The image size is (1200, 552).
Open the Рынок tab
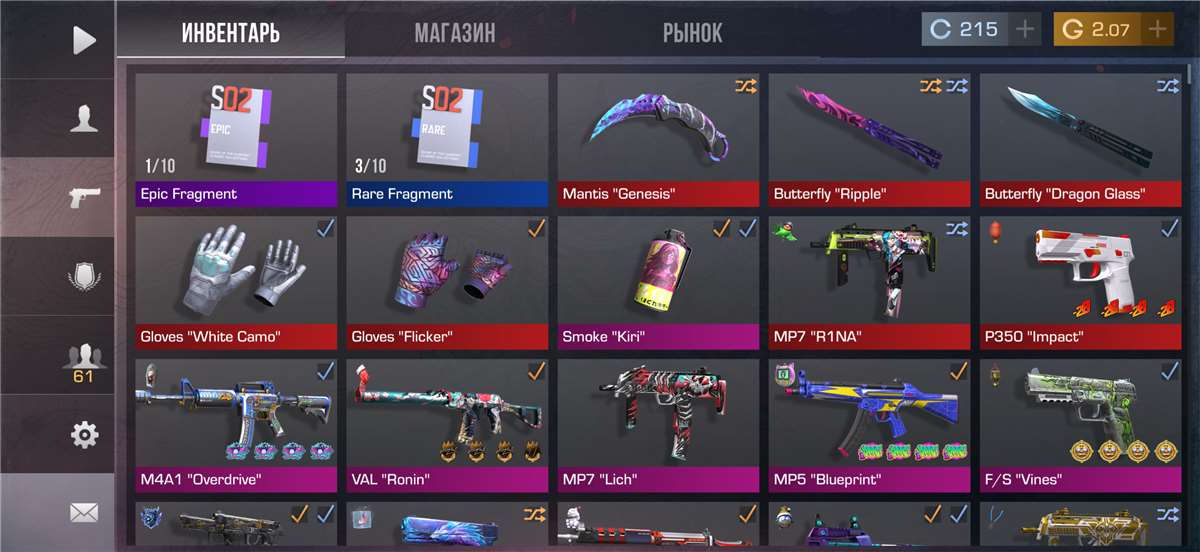(x=692, y=33)
